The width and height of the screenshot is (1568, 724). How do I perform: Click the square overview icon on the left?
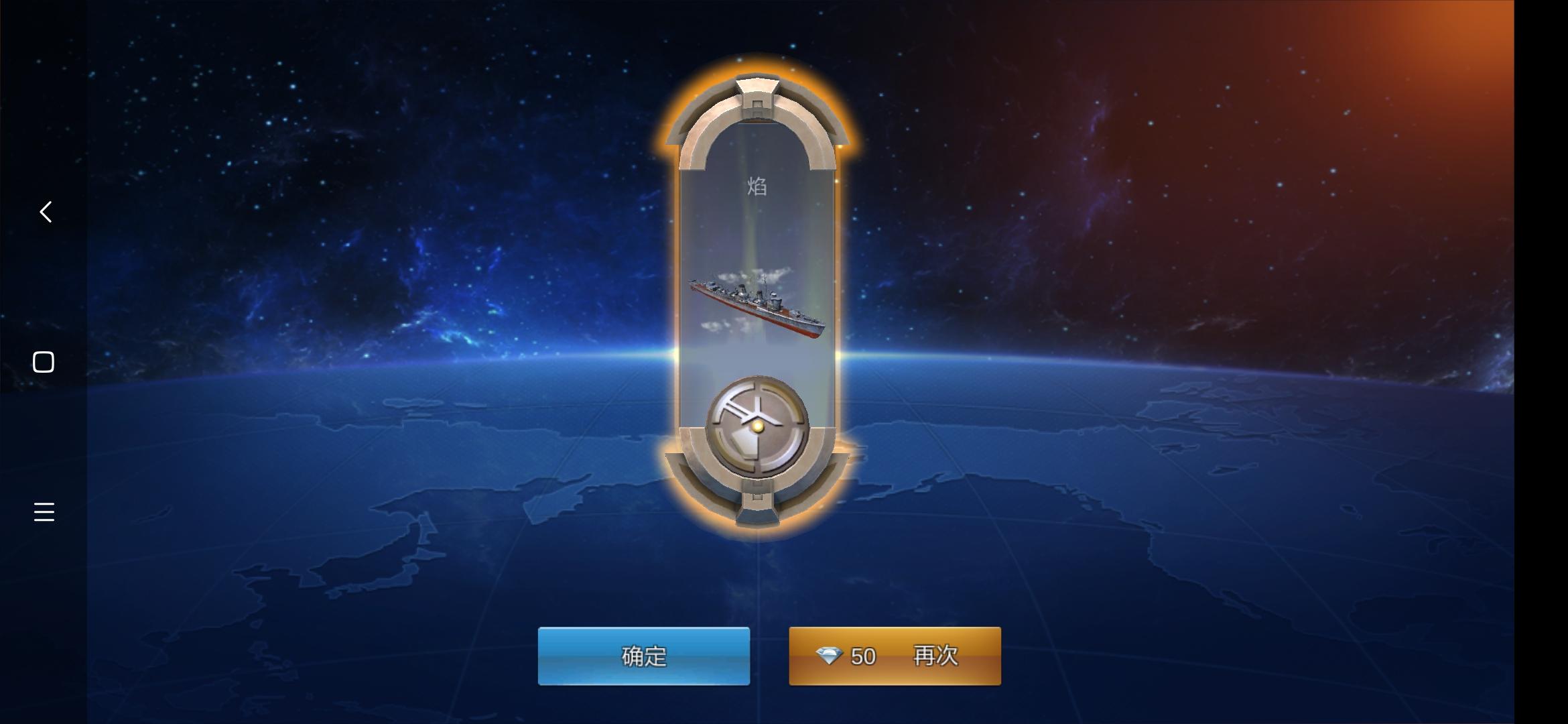coord(44,362)
